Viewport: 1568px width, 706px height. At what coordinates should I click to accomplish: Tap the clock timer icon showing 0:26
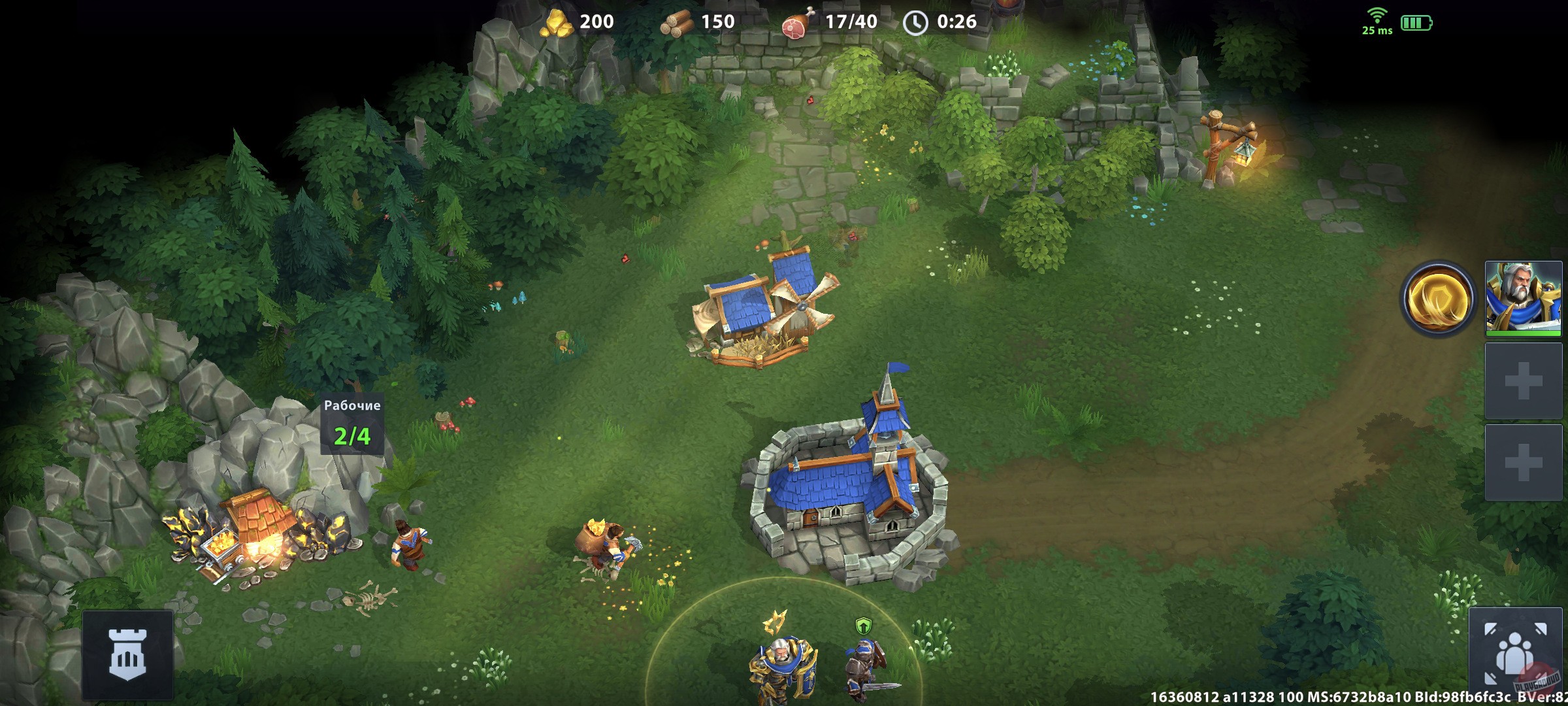tap(915, 22)
